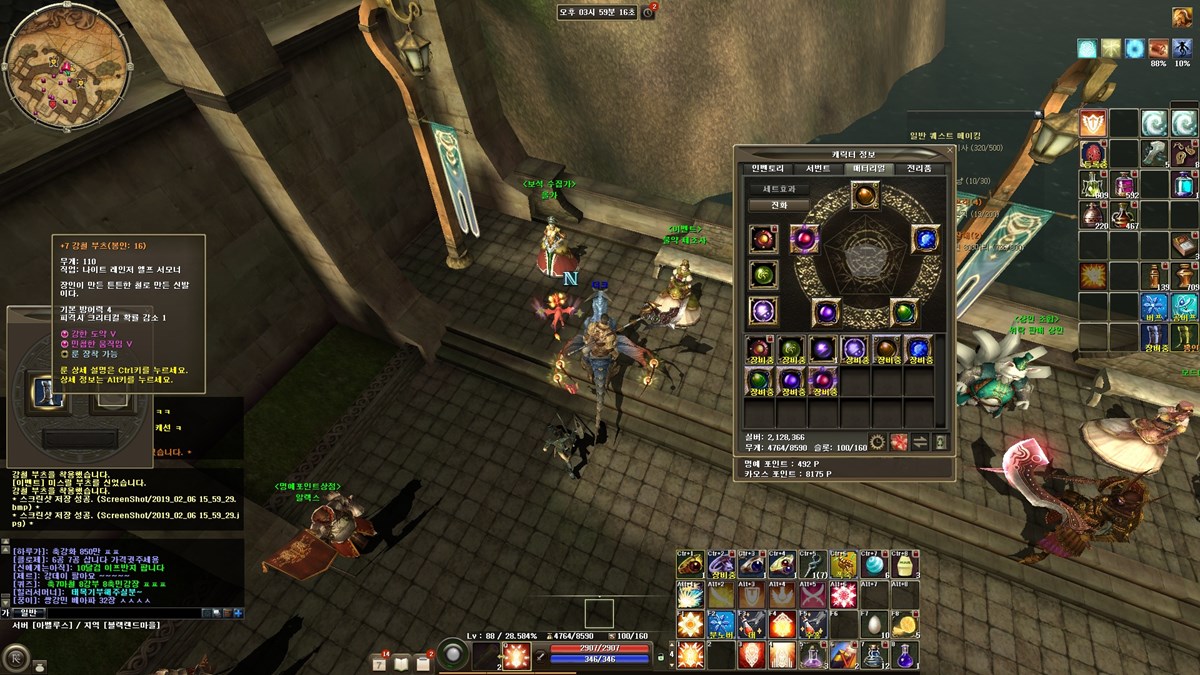Select the orange orb atop the material ring
1200x675 pixels.
click(865, 194)
